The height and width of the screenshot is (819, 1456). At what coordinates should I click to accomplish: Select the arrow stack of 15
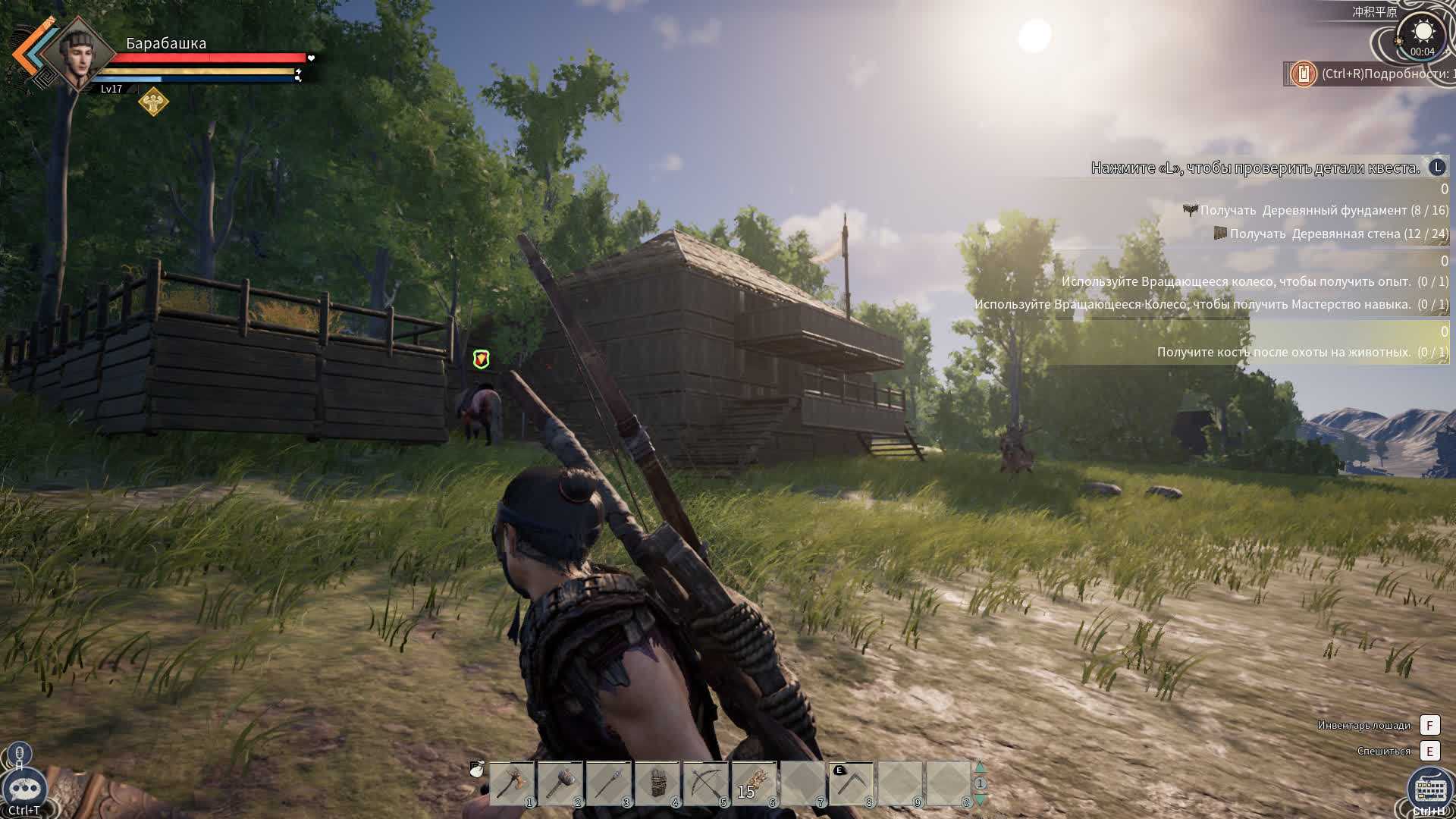pos(755,783)
